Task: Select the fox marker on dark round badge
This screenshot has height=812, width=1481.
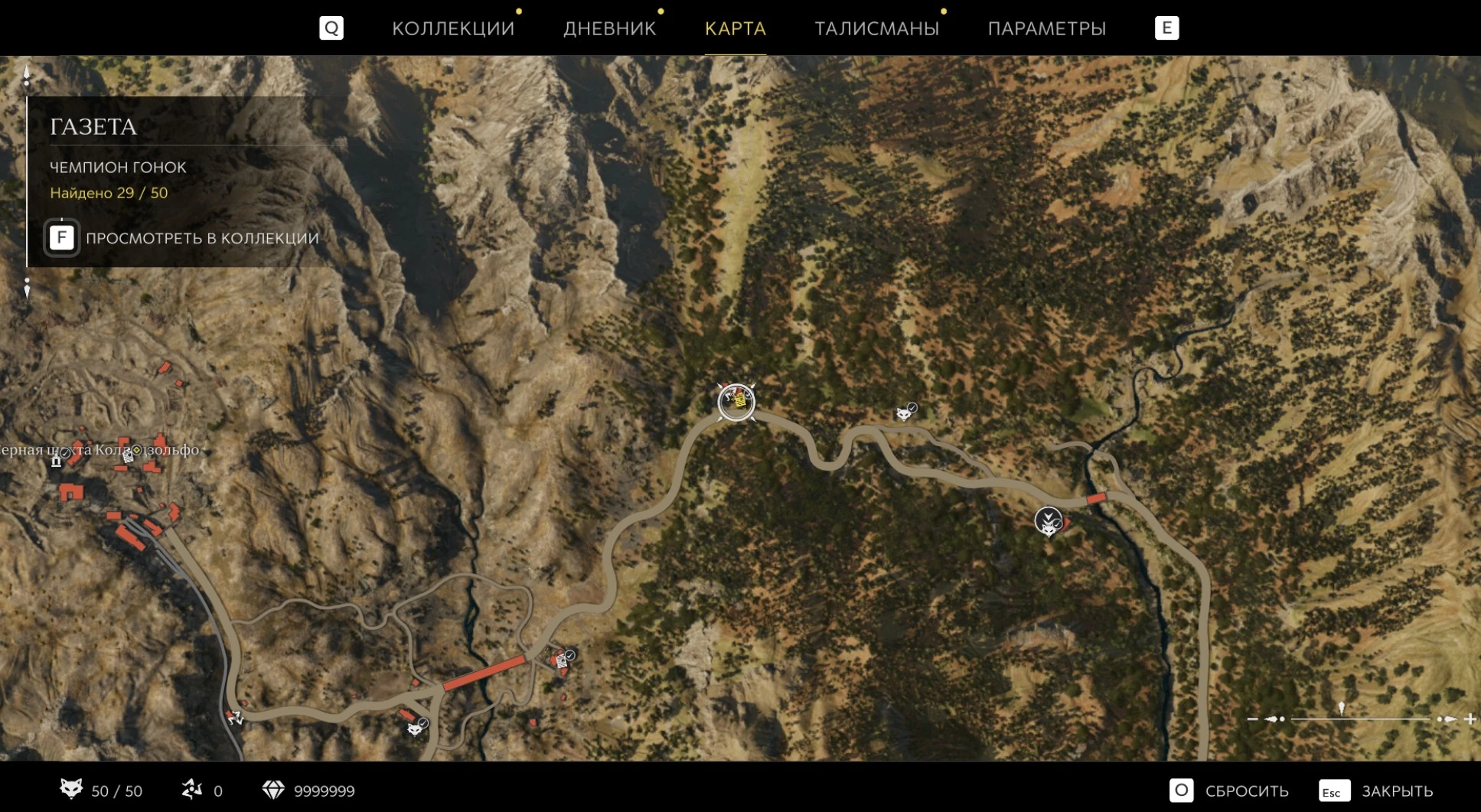Action: pyautogui.click(x=1048, y=521)
